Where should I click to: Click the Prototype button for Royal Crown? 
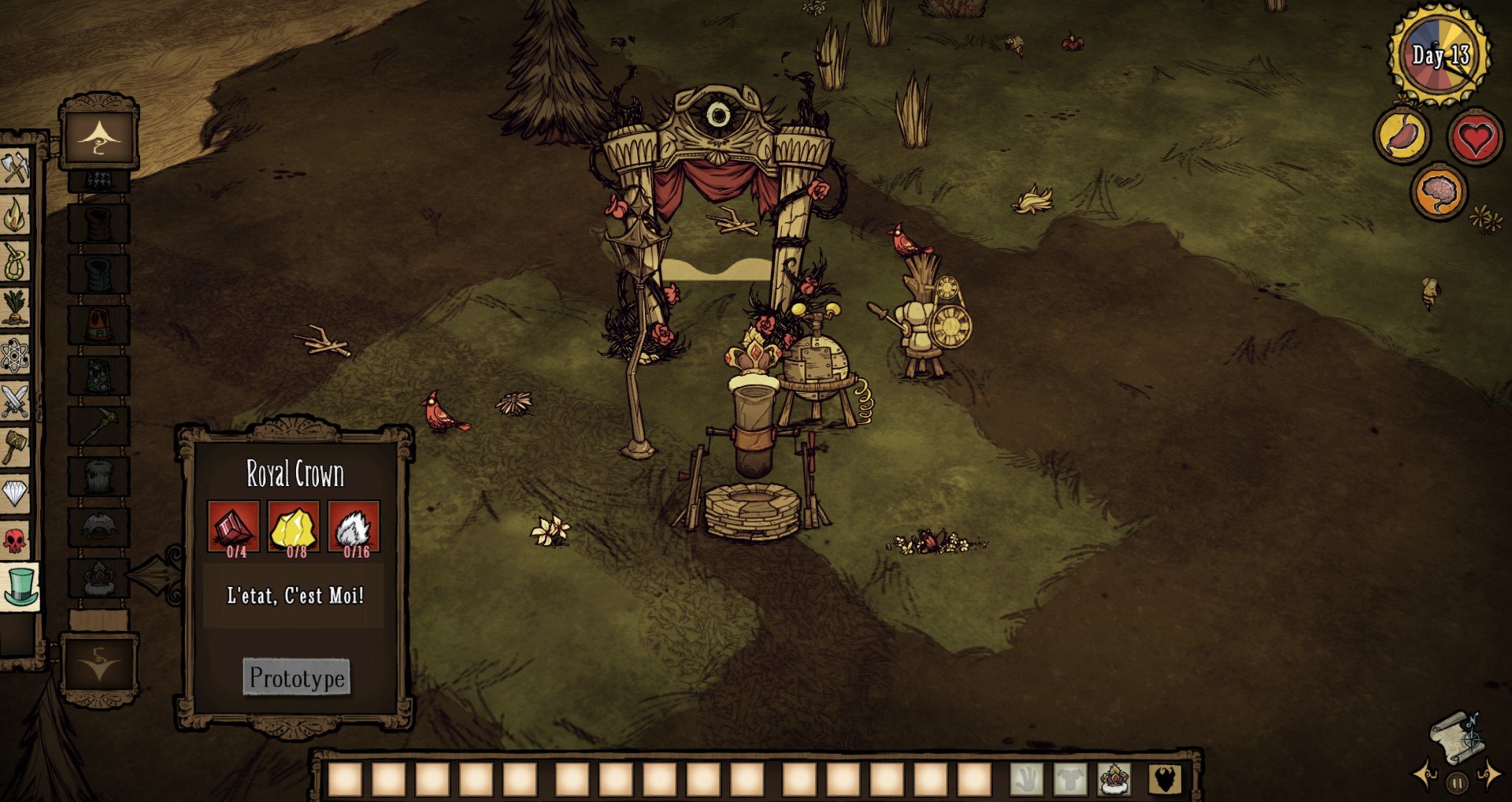[x=296, y=678]
